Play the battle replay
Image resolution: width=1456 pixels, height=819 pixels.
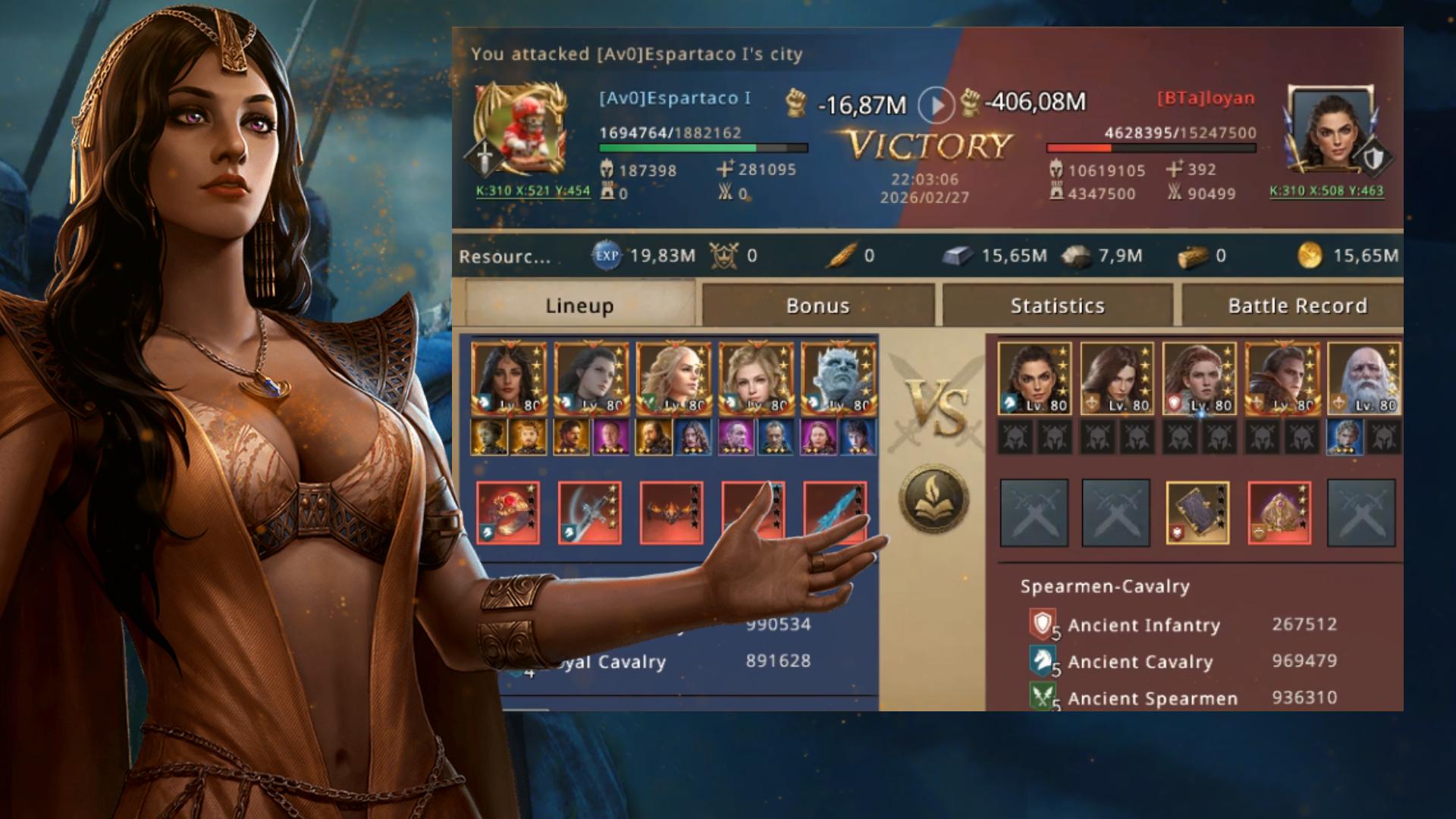pyautogui.click(x=936, y=105)
